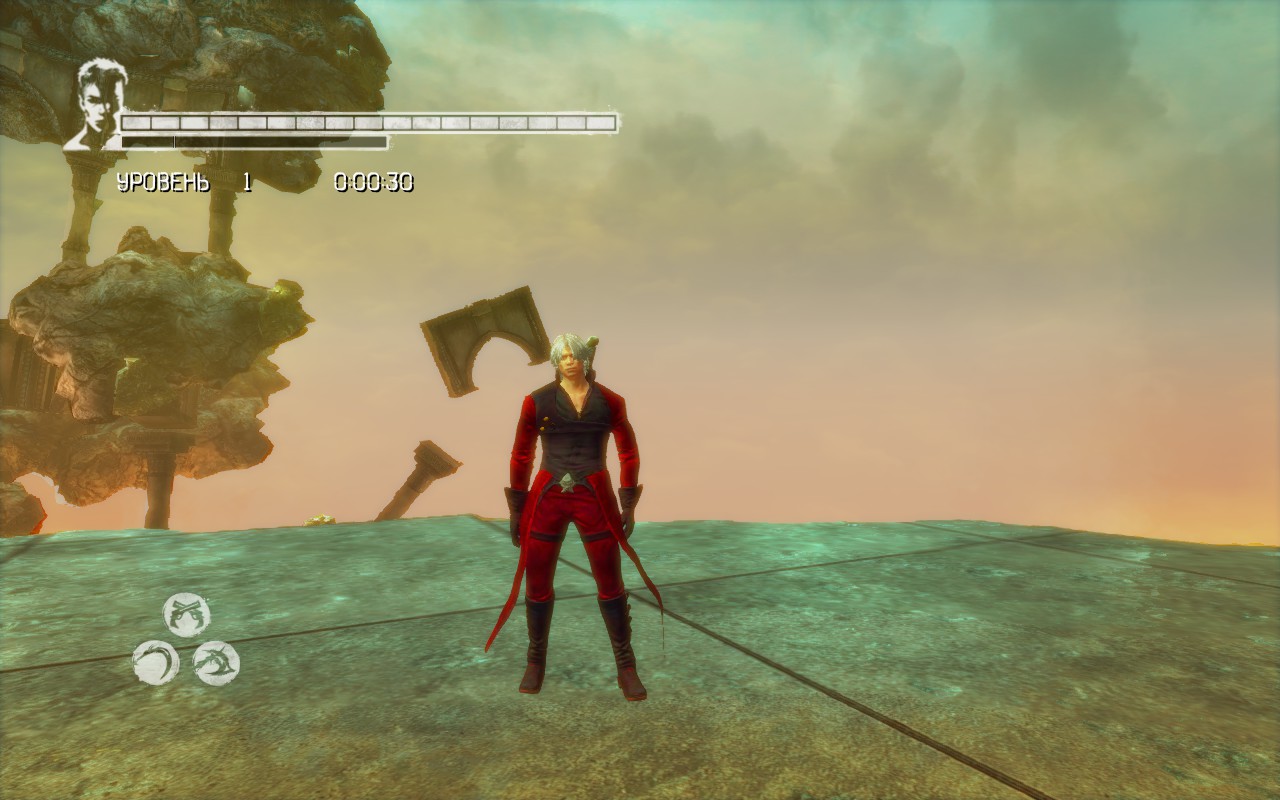This screenshot has height=800, width=1280.
Task: Click the УРОВЕНЬ level label
Action: (163, 183)
